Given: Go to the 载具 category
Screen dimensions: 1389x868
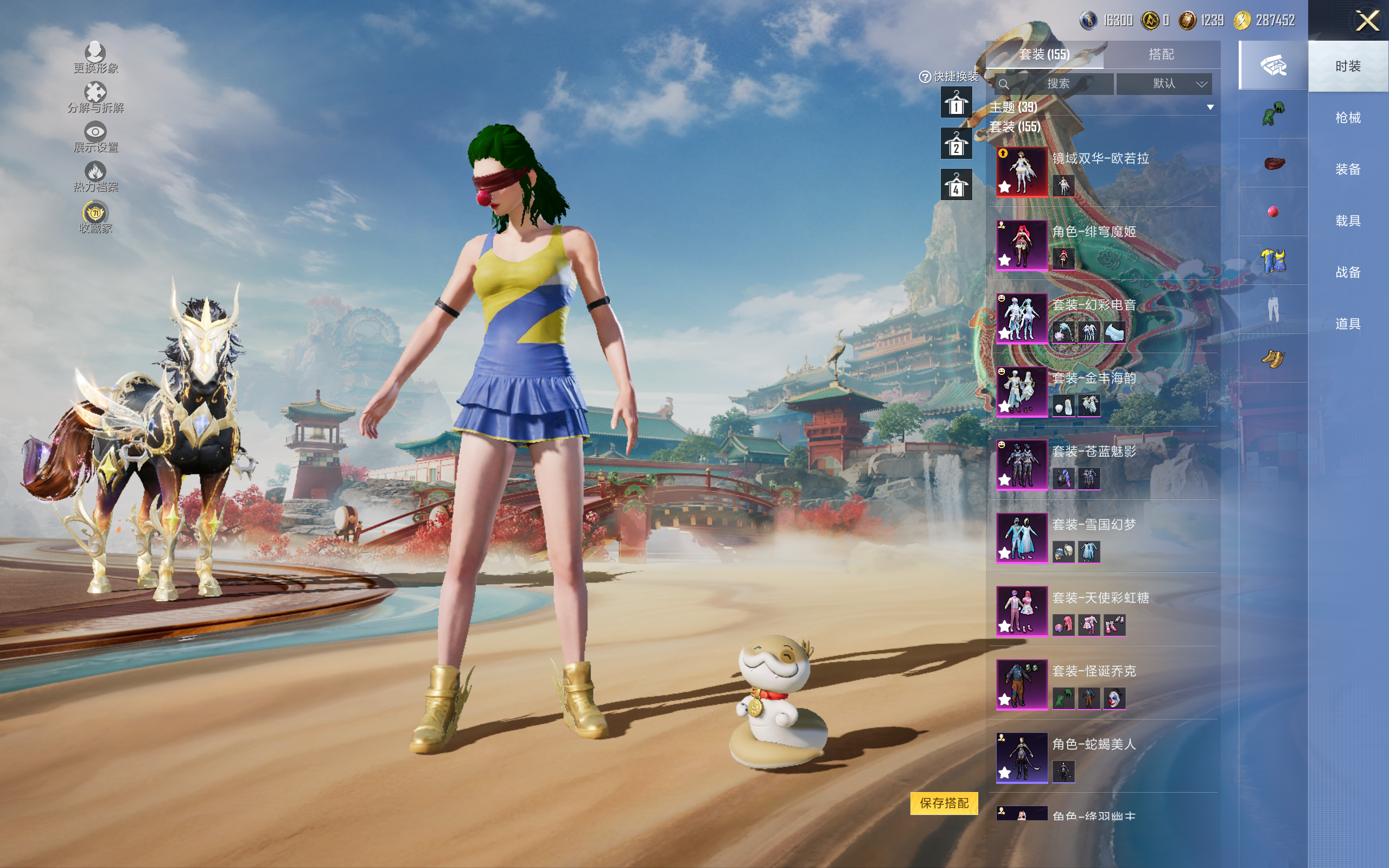Looking at the screenshot, I should [x=1347, y=221].
